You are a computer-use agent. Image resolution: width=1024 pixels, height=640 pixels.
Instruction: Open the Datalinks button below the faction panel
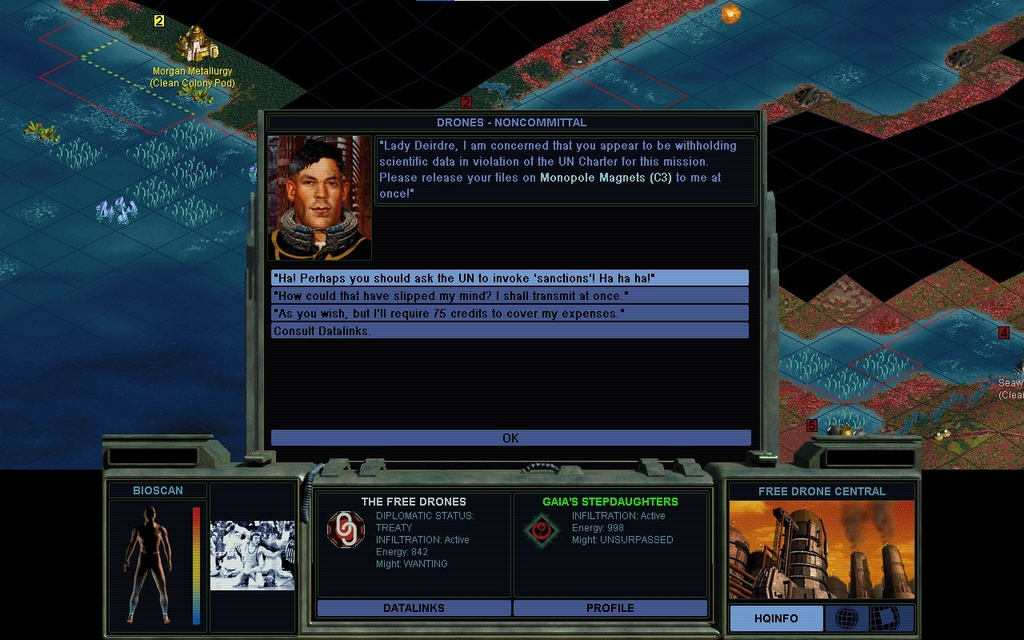[414, 608]
